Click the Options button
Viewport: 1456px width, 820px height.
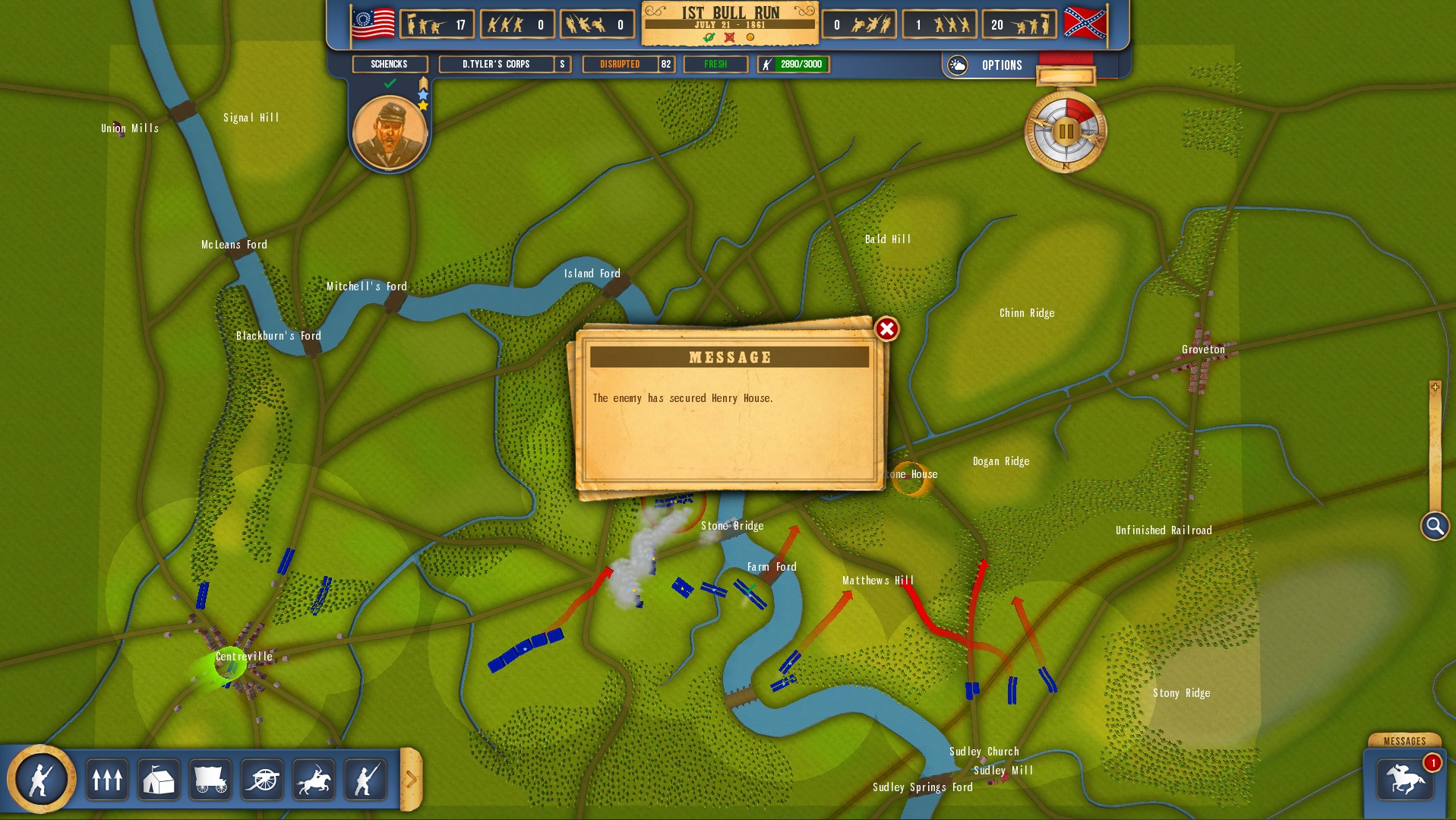pyautogui.click(x=1002, y=65)
